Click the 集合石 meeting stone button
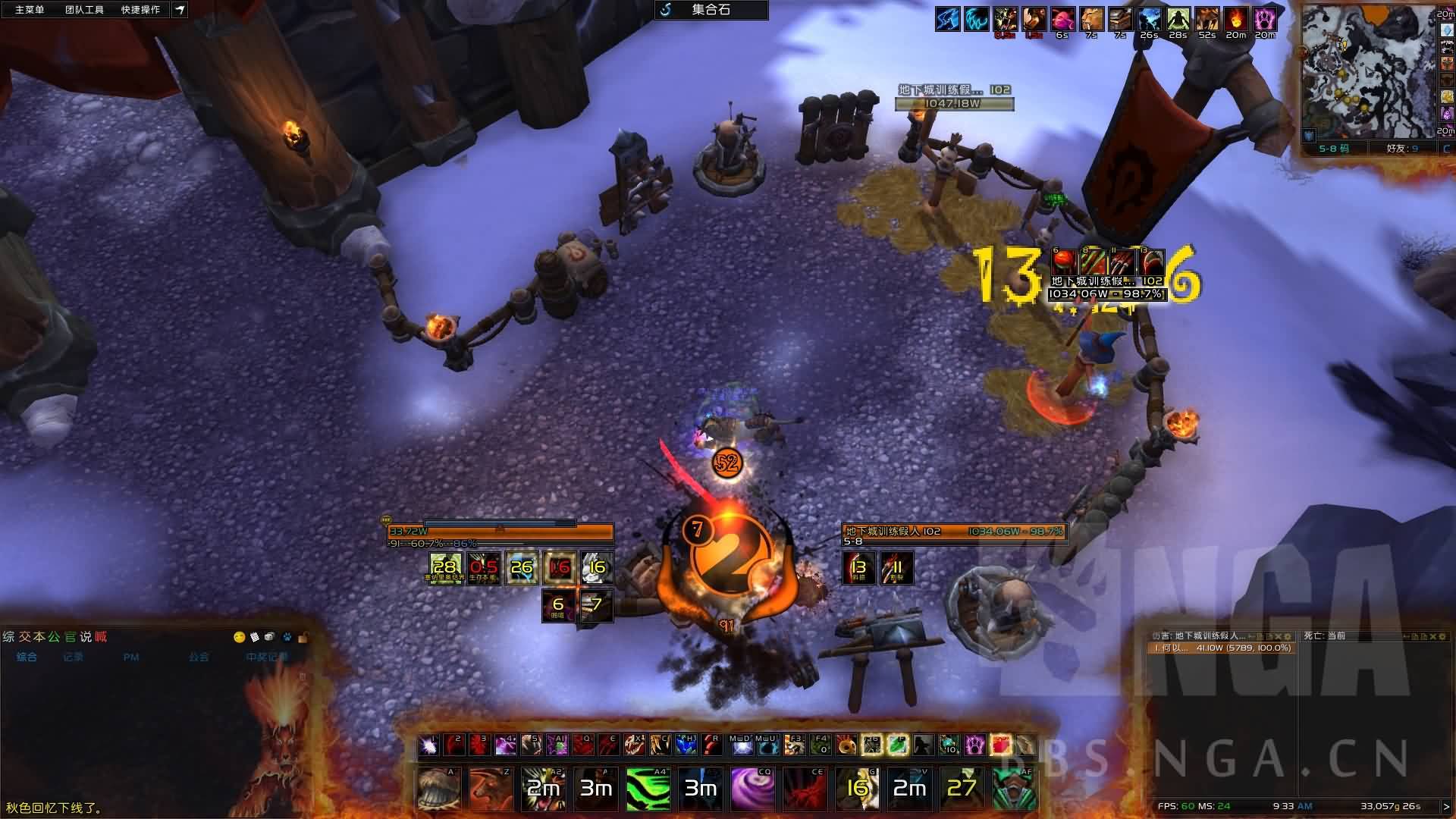 pyautogui.click(x=711, y=10)
